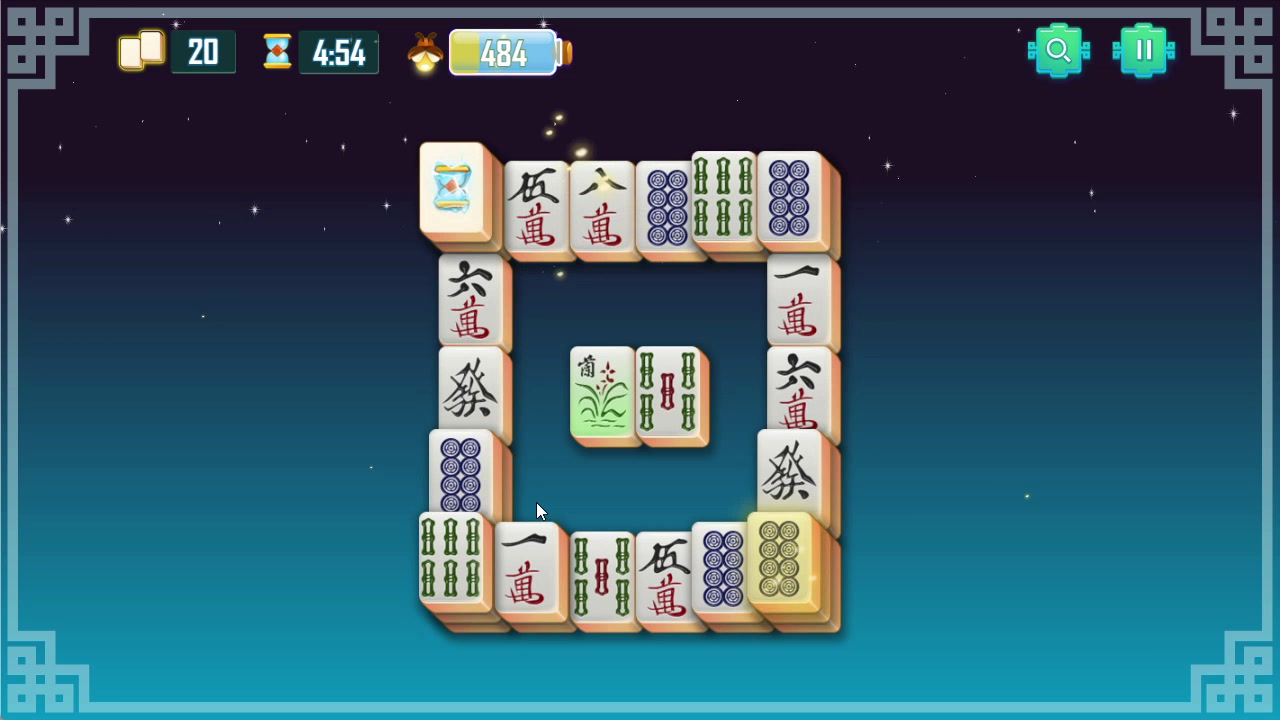
Task: Click the hourglass timer icon
Action: (x=276, y=50)
